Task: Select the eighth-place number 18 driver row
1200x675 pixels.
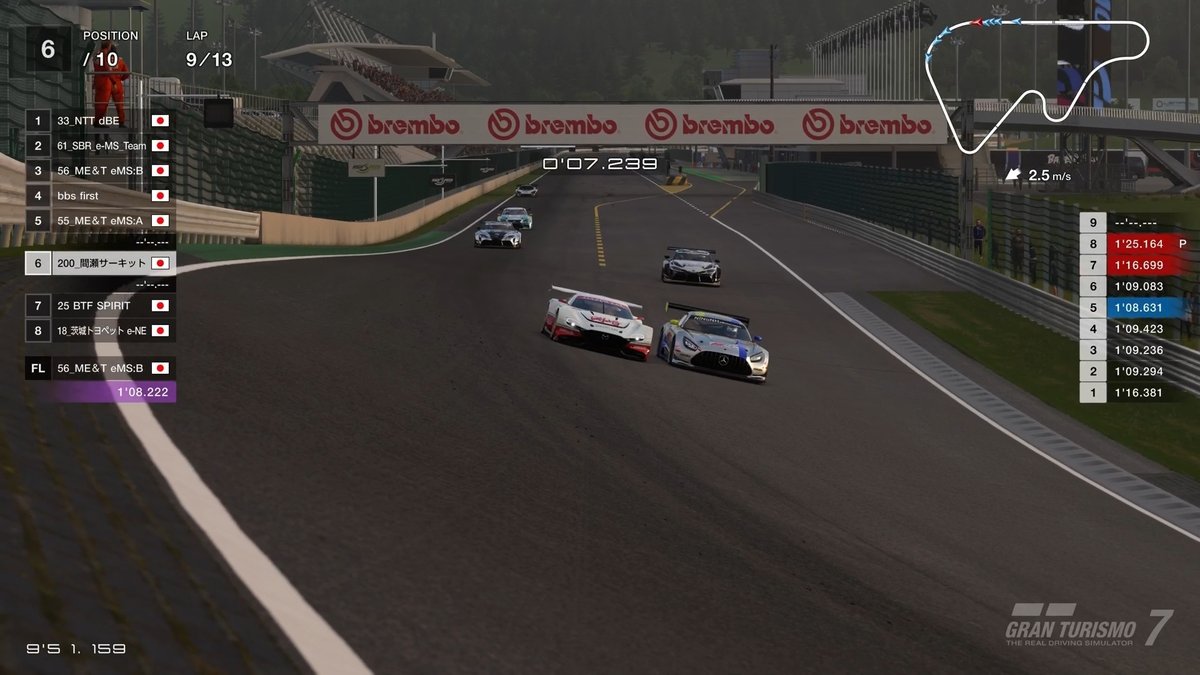Action: coord(100,331)
